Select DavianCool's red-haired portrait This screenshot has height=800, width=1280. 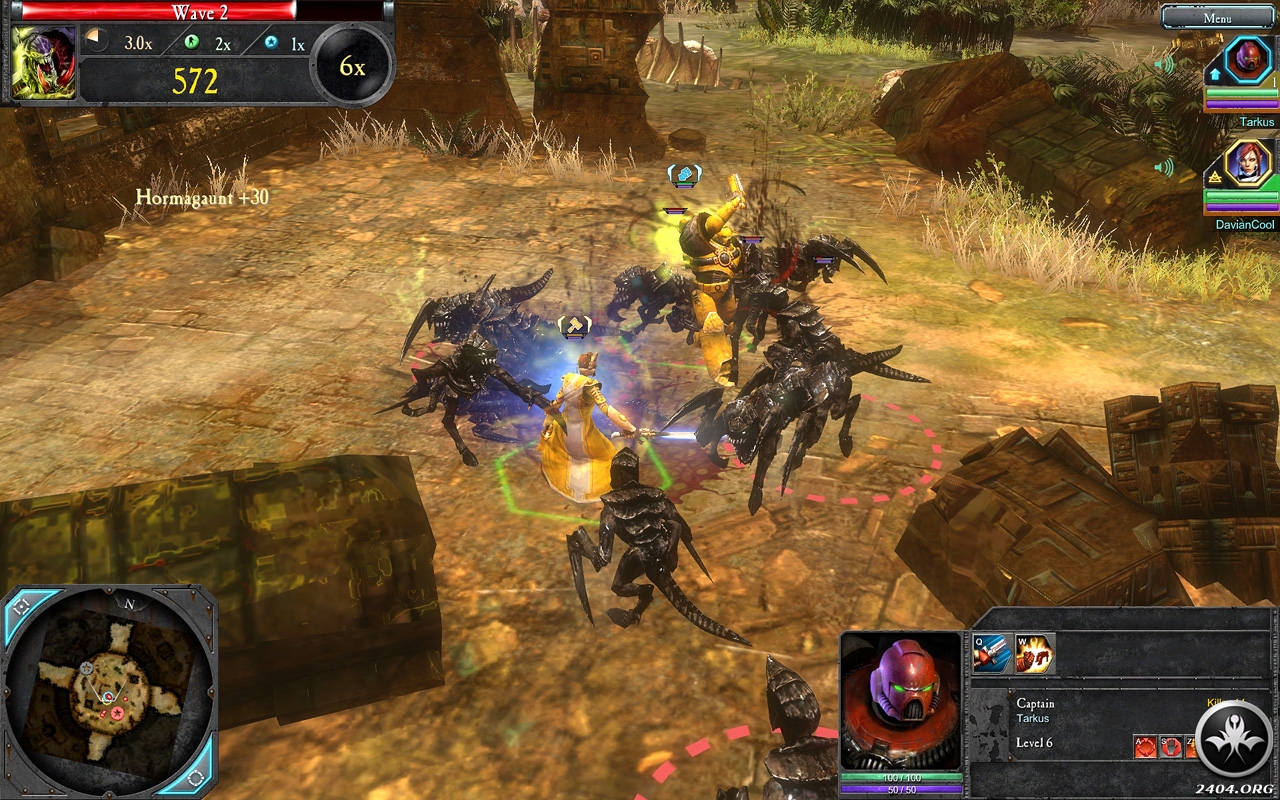[1248, 164]
